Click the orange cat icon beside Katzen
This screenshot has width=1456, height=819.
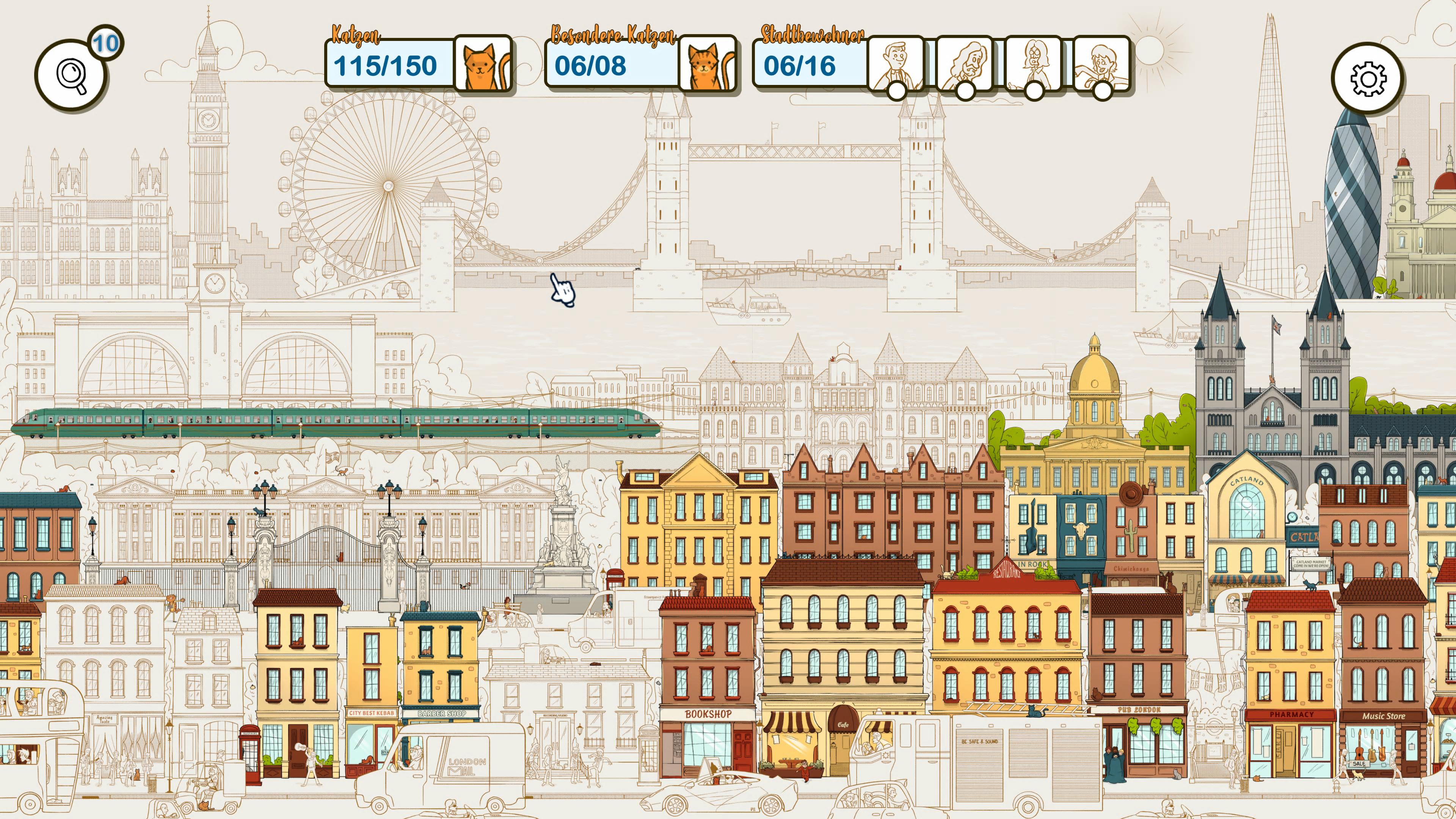tap(483, 64)
